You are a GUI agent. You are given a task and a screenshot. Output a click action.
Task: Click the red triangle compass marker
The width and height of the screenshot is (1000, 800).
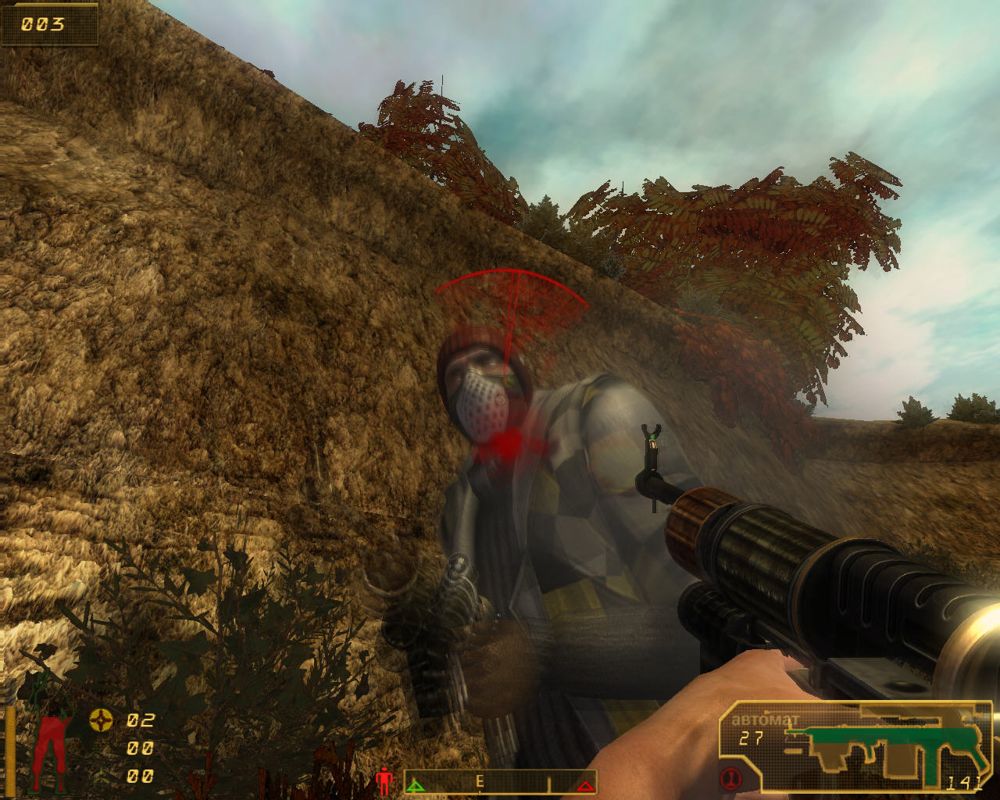tap(584, 786)
